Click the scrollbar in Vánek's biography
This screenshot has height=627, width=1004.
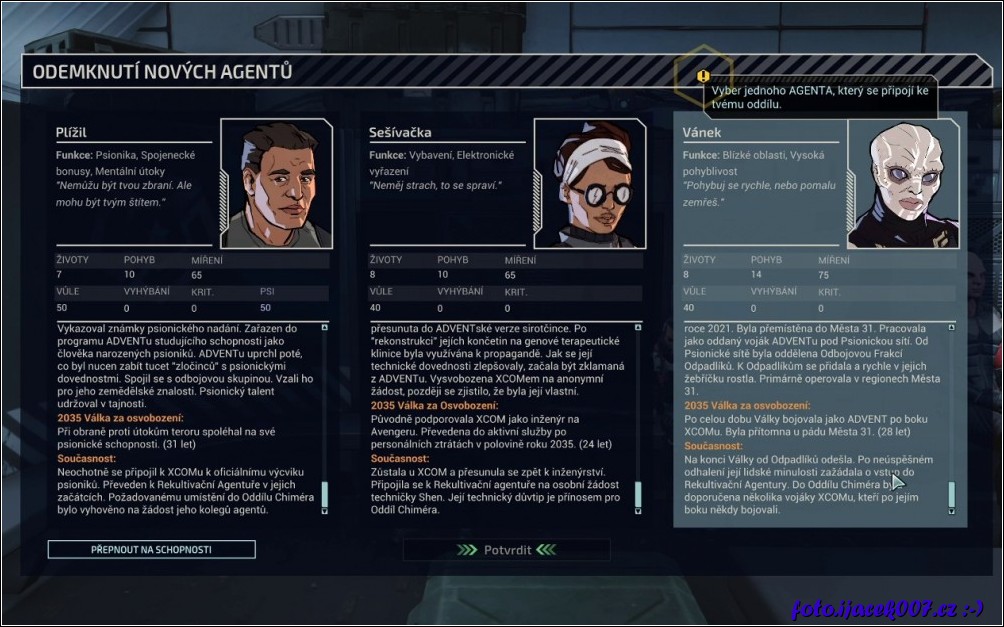pyautogui.click(x=951, y=495)
